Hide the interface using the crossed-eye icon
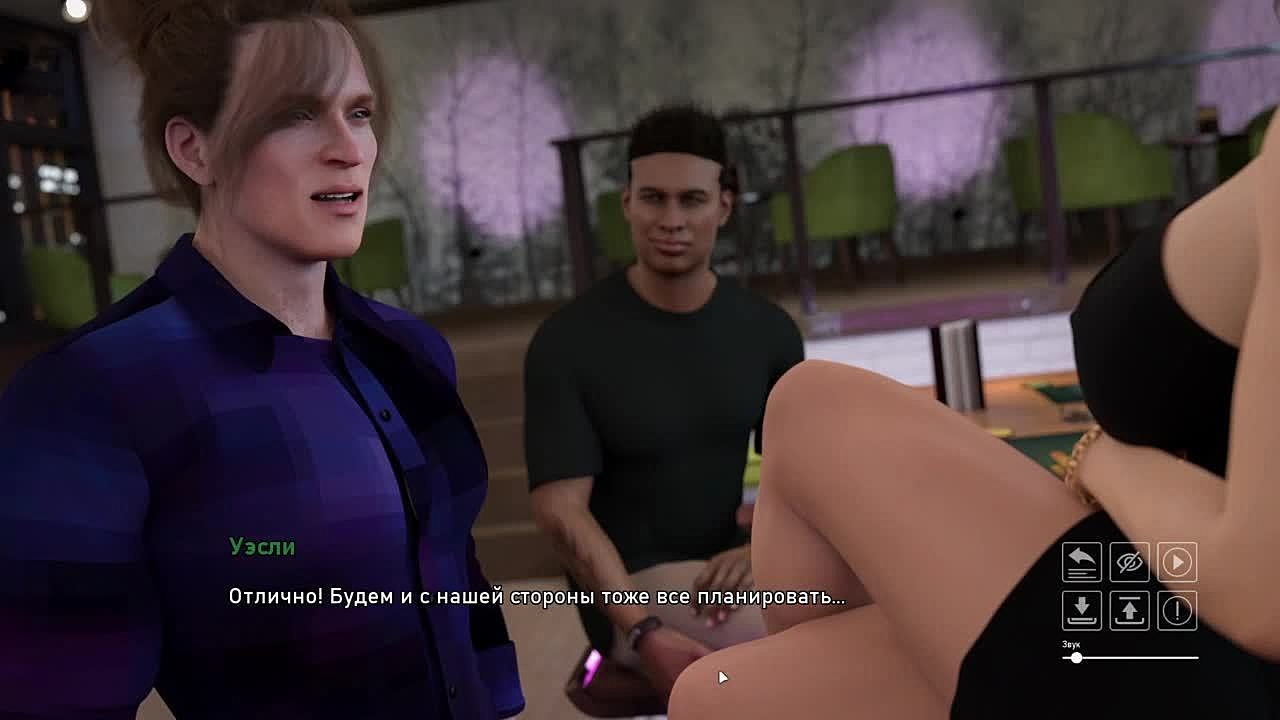Viewport: 1280px width, 720px height. pyautogui.click(x=1129, y=562)
